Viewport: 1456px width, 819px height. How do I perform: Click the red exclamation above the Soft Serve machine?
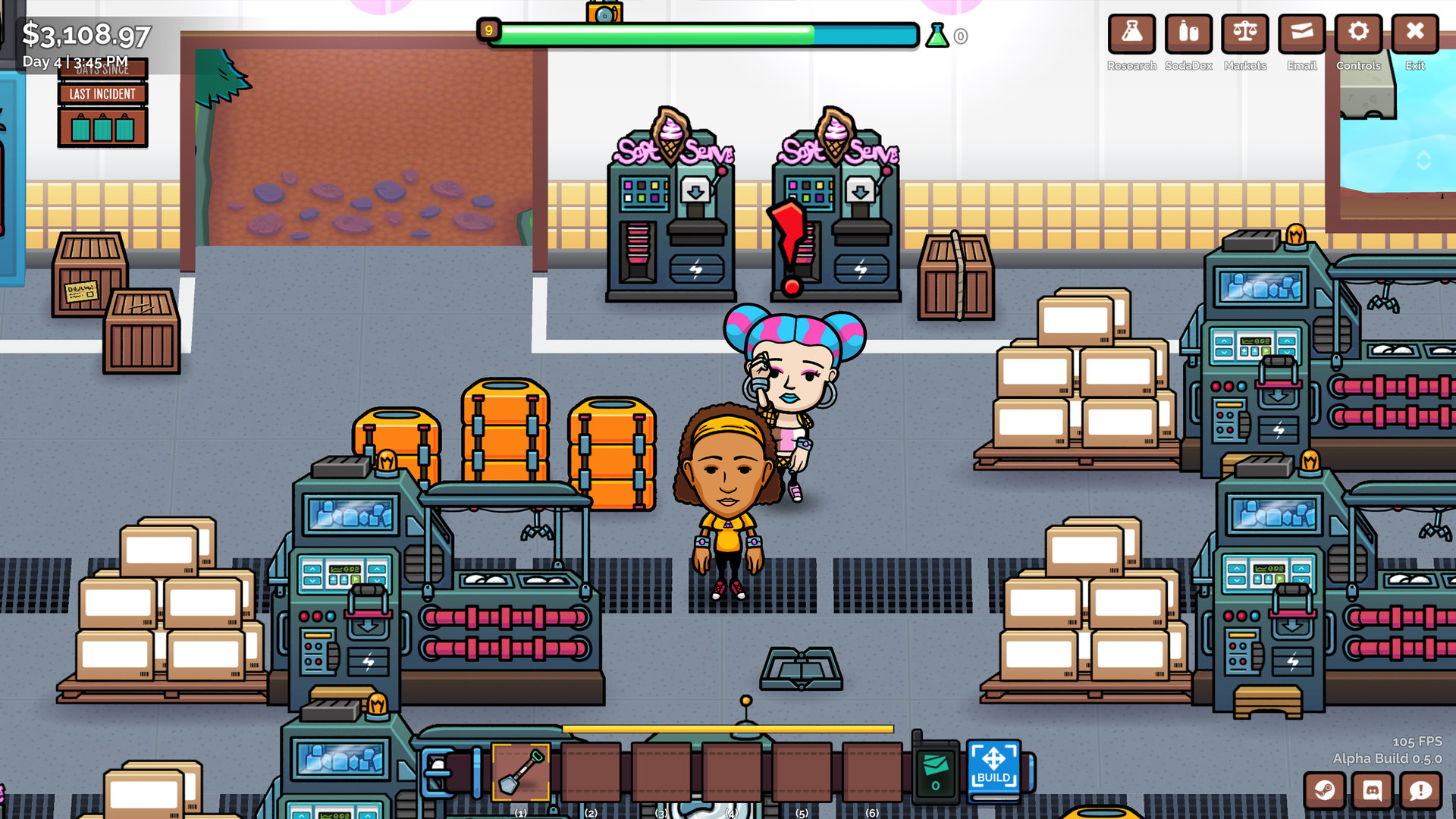pos(789,235)
